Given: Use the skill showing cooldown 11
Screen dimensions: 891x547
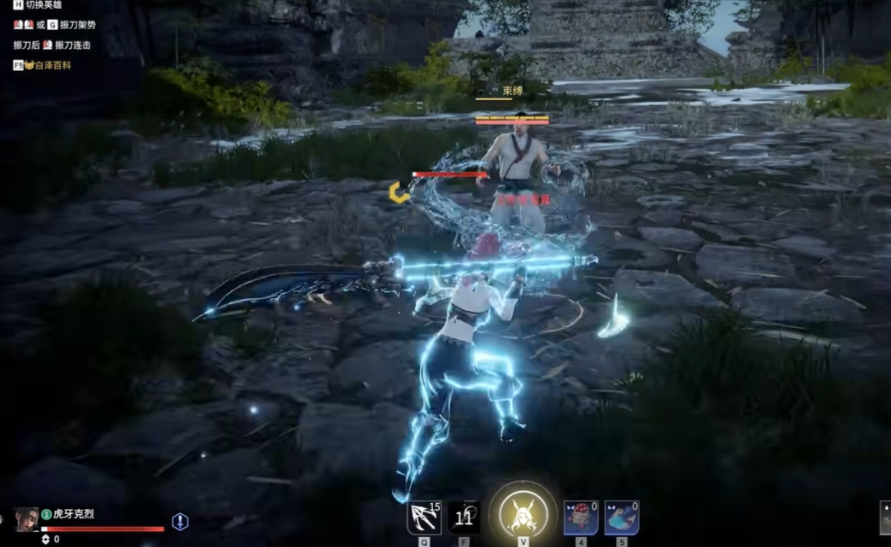Looking at the screenshot, I should (x=463, y=518).
